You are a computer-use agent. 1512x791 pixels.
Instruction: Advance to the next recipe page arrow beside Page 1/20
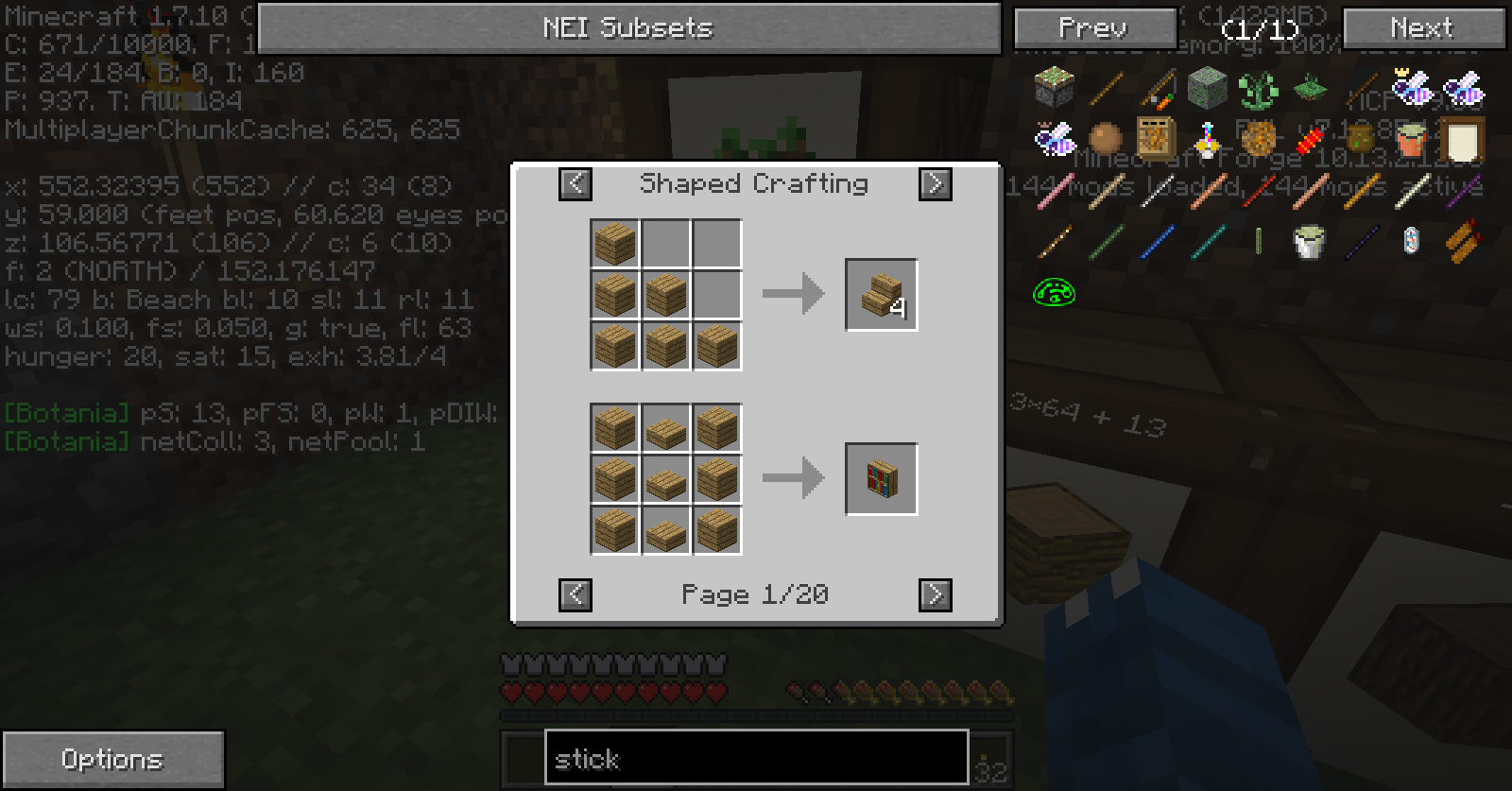[x=936, y=594]
